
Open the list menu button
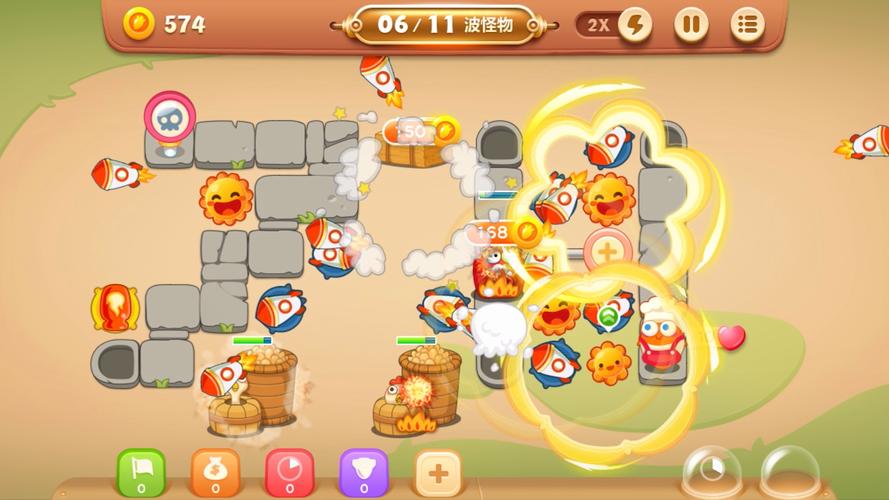pos(746,25)
